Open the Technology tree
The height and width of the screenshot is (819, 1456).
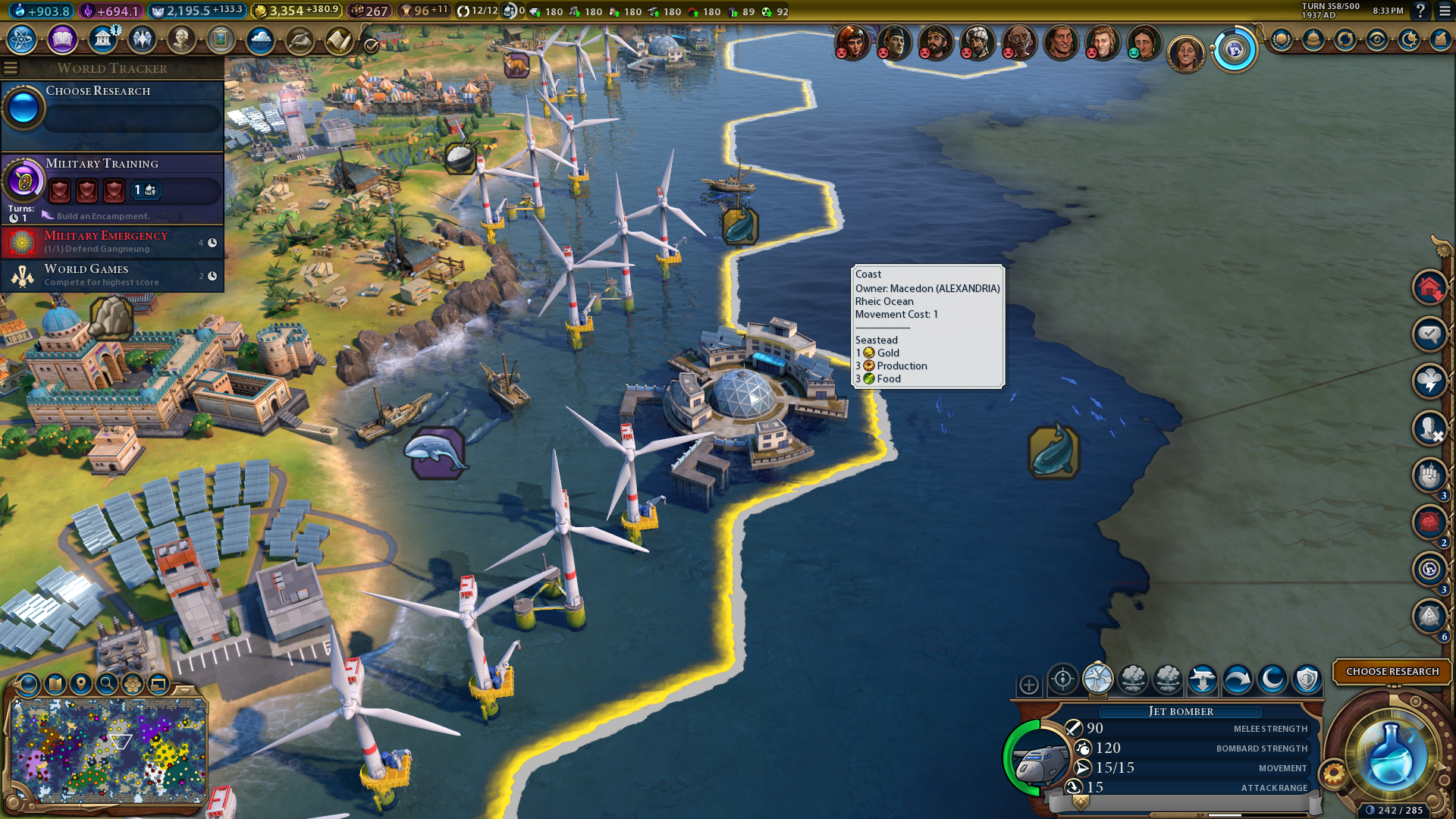(x=22, y=39)
